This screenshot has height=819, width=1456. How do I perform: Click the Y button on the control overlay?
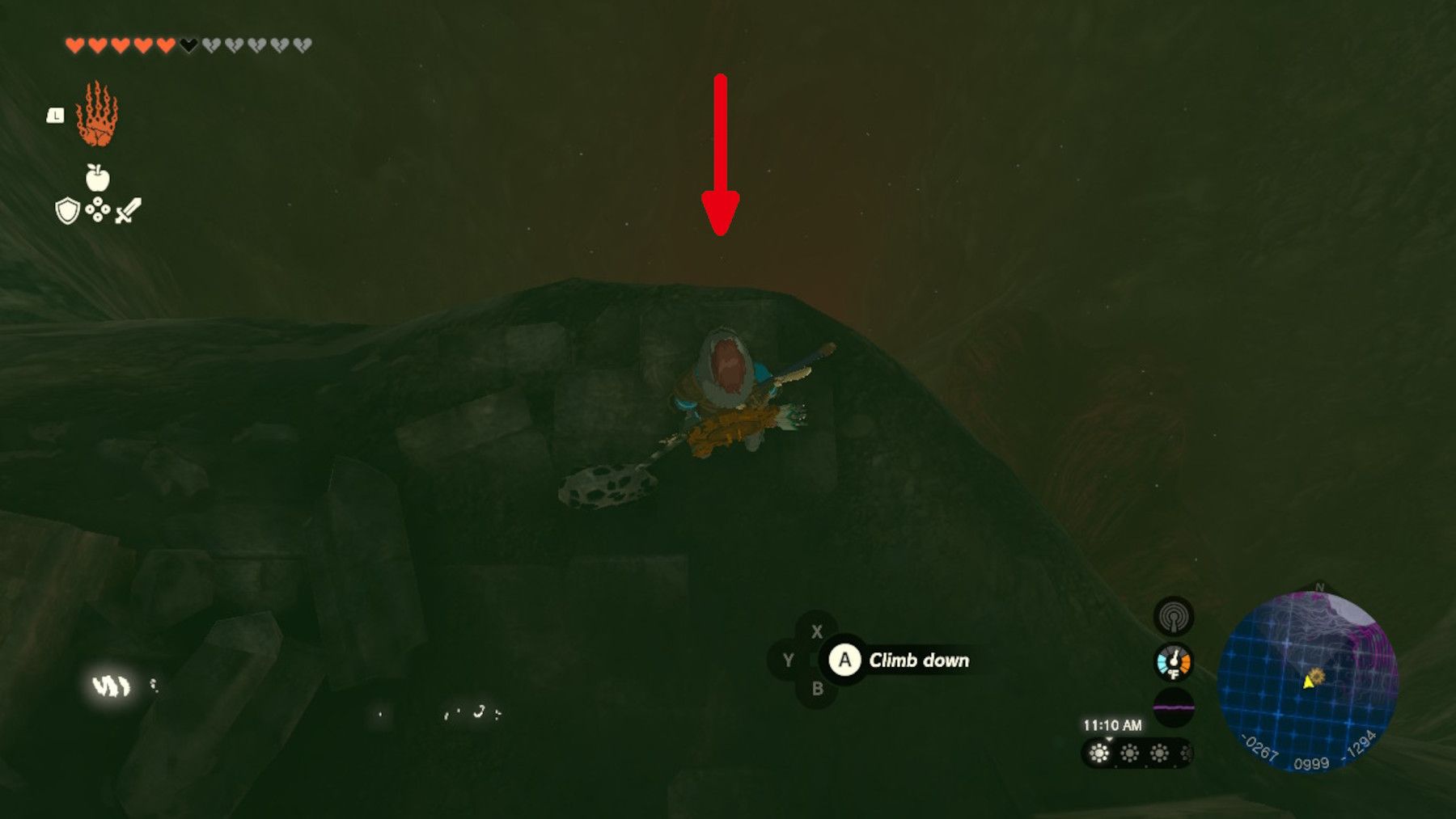[789, 659]
